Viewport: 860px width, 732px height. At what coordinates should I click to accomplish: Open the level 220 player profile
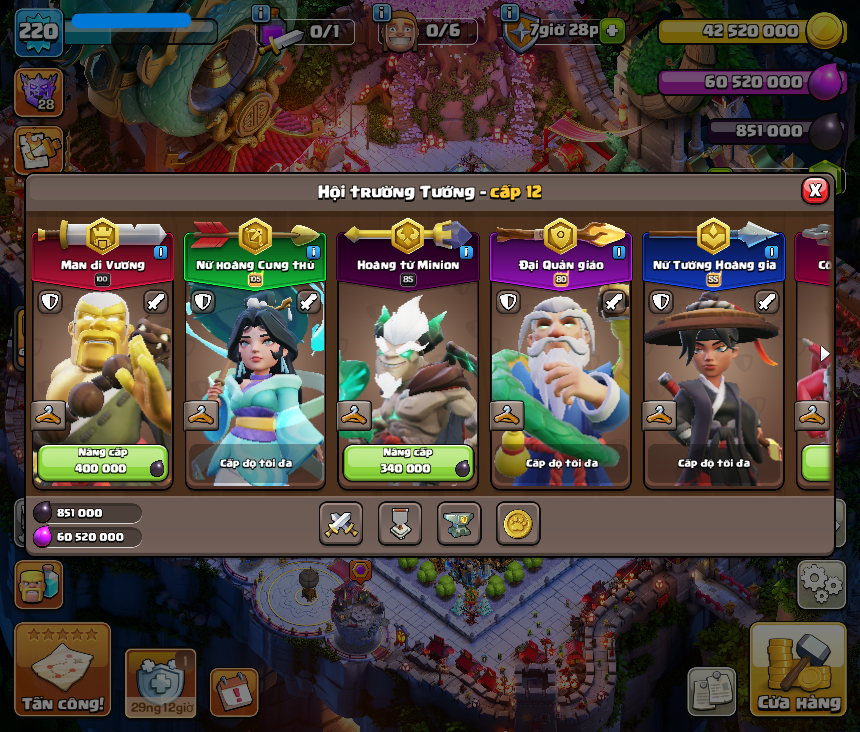pos(39,32)
